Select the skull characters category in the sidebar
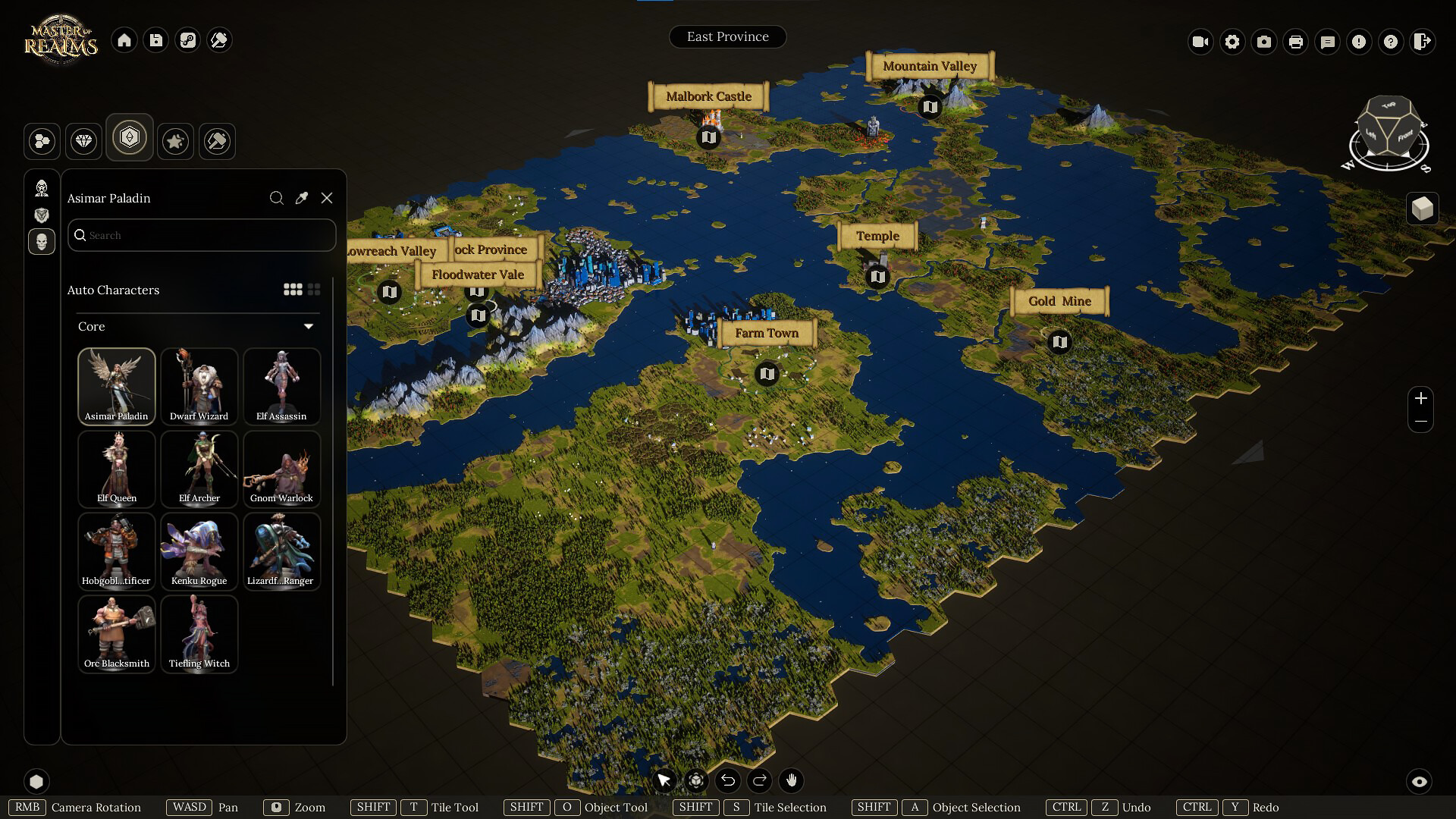Viewport: 1456px width, 819px height. tap(42, 242)
